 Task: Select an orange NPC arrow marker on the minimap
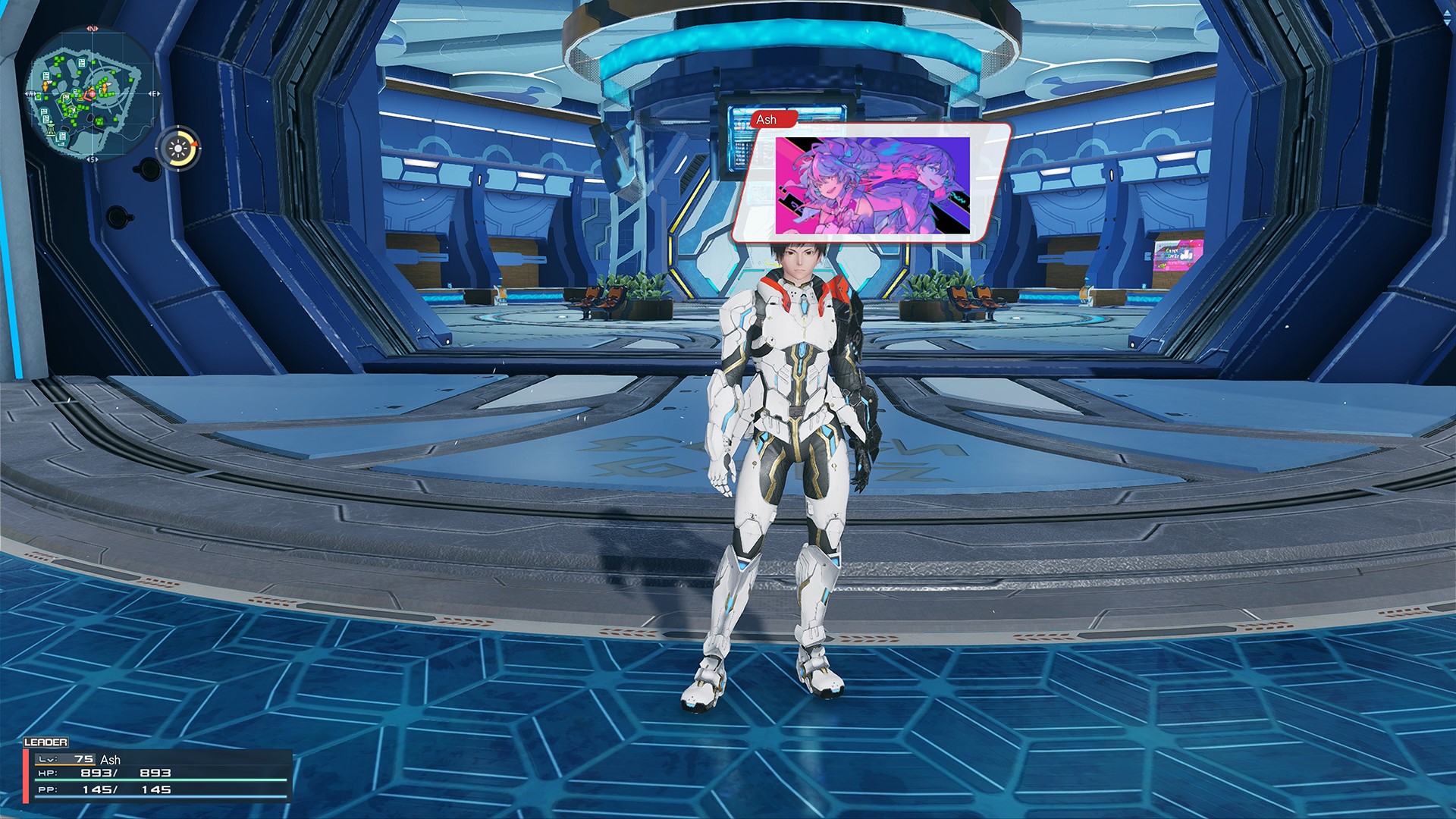click(45, 86)
